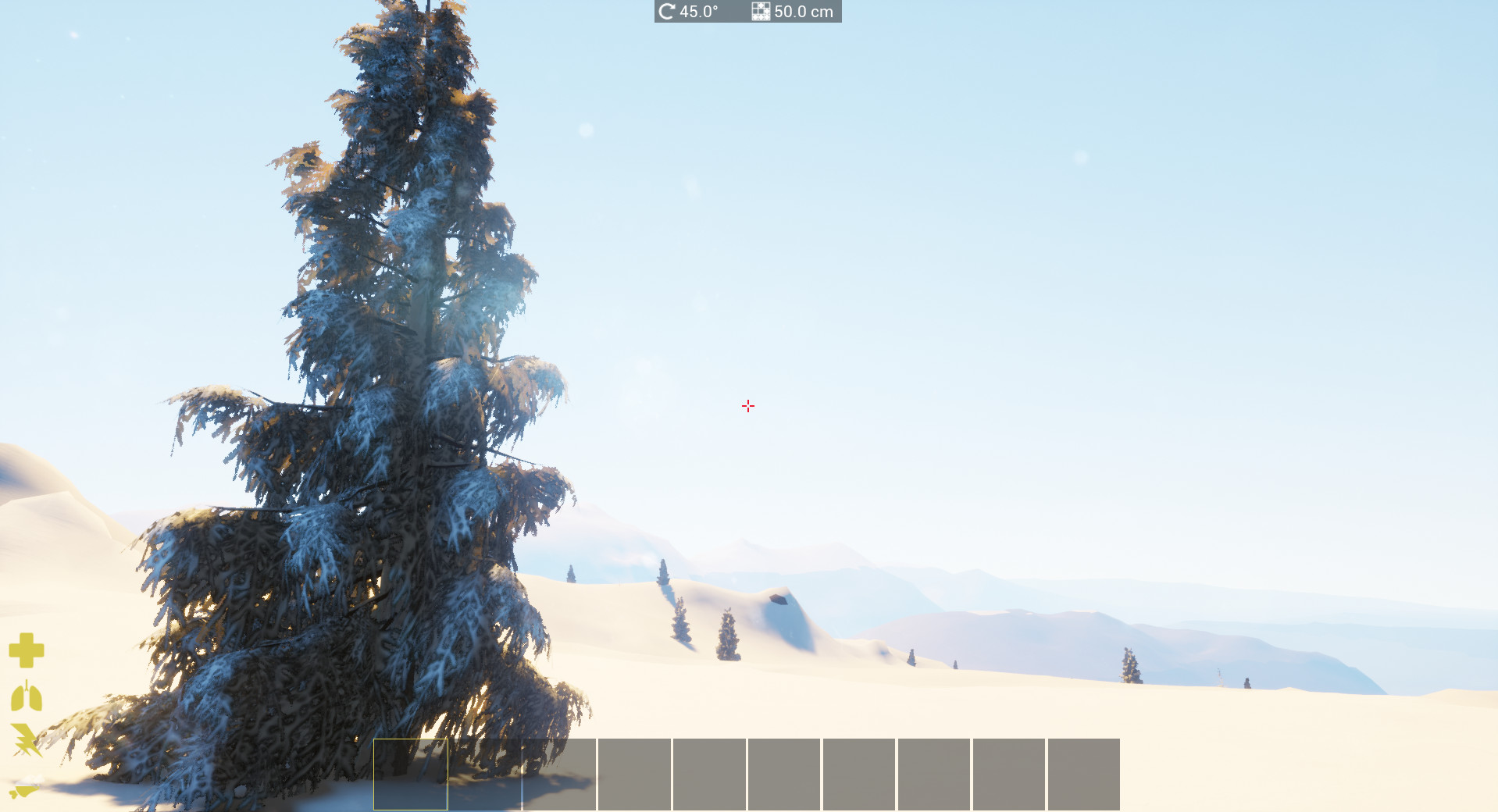This screenshot has height=812, width=1498.
Task: Click the checkered grid size icon
Action: click(760, 11)
